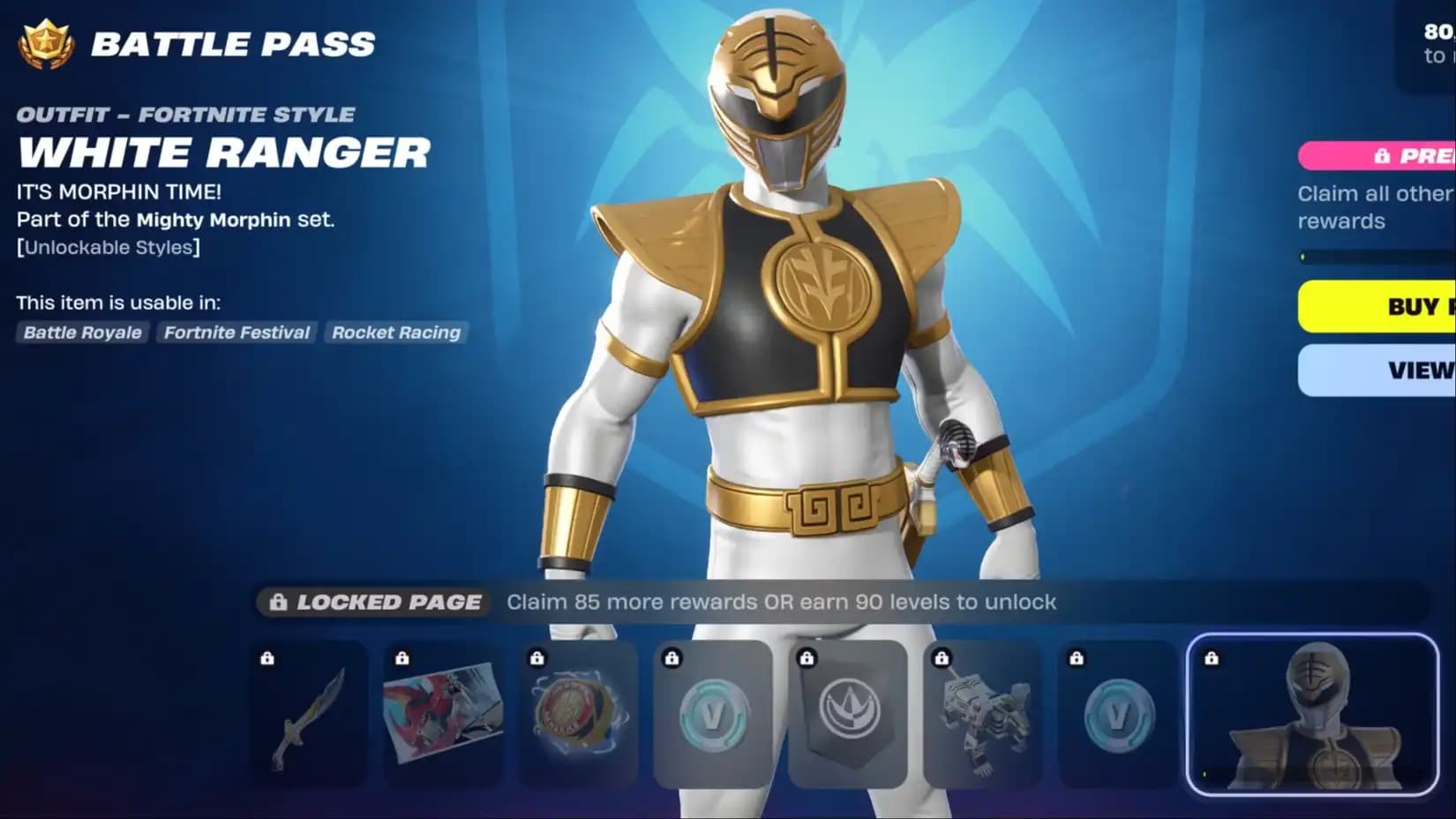View the White Tigerzord reward tile
The height and width of the screenshot is (819, 1456).
983,714
